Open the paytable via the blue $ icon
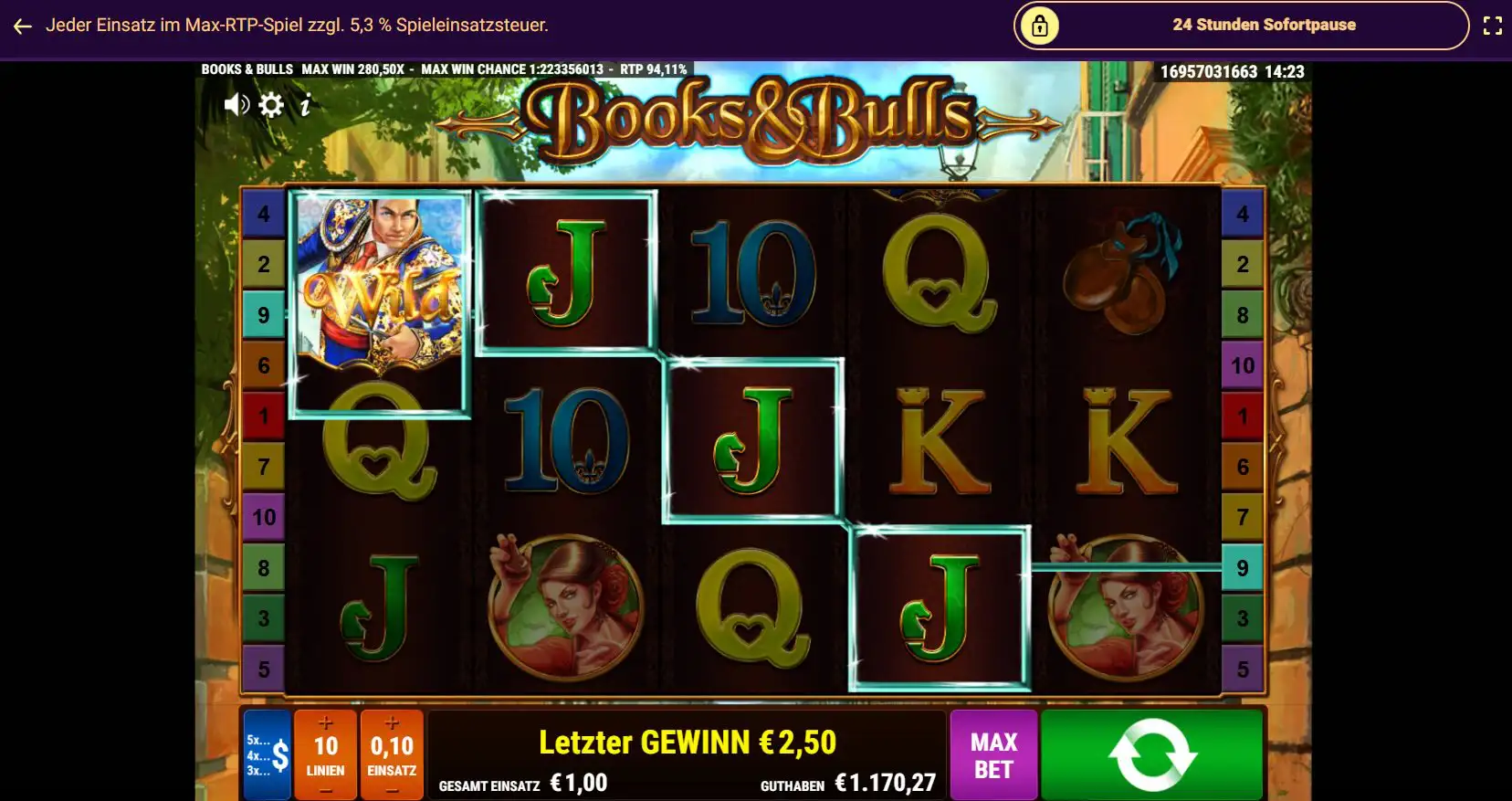The height and width of the screenshot is (801, 1512). point(265,754)
